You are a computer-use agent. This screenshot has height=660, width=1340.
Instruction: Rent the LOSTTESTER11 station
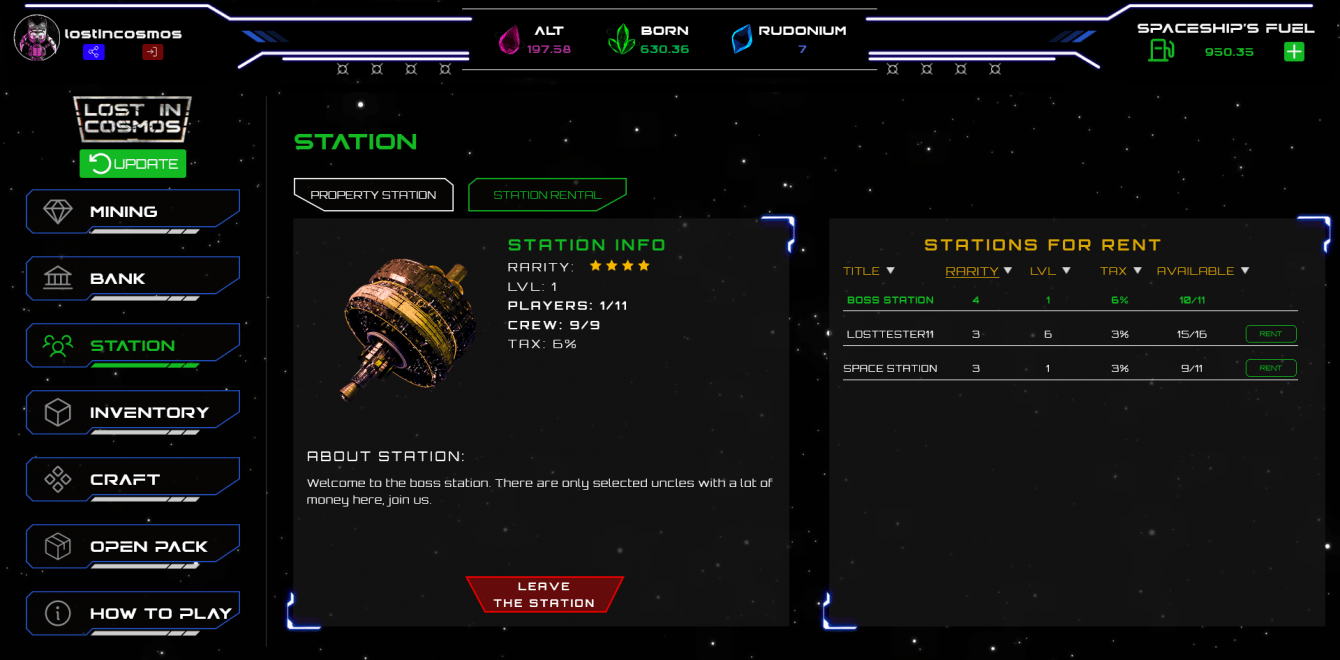click(1270, 334)
